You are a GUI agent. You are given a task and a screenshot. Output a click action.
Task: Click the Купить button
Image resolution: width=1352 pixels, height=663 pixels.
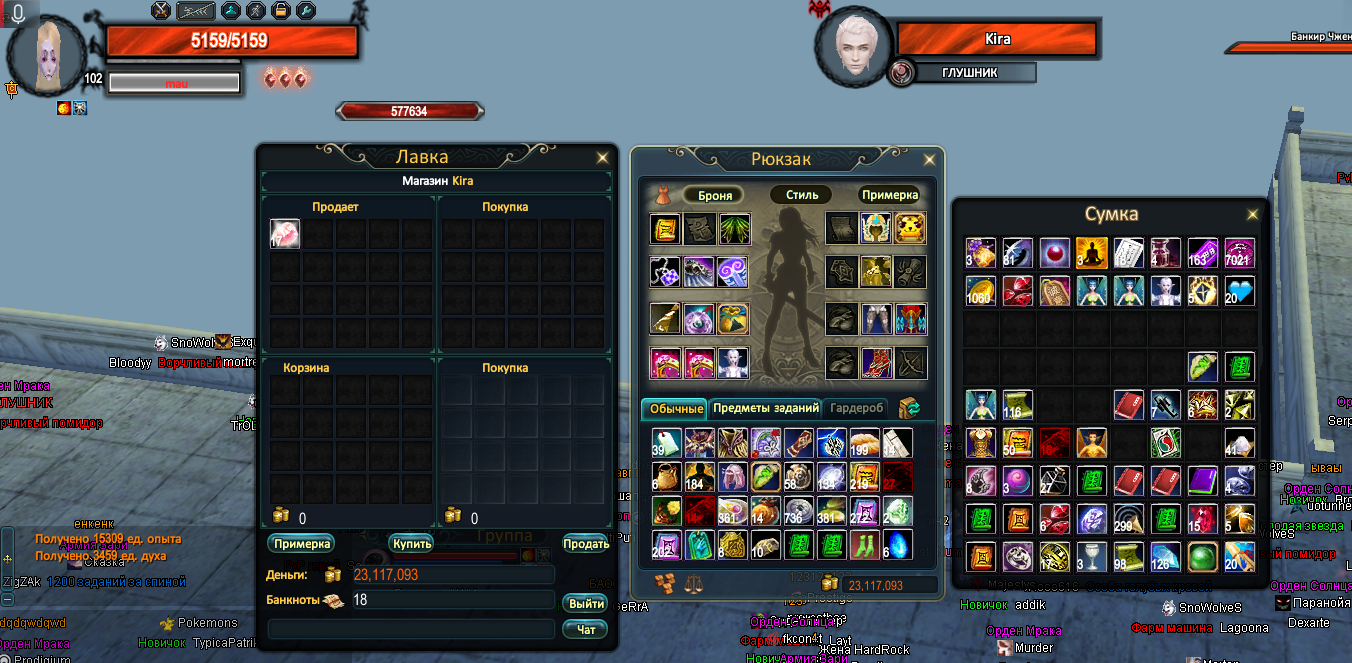click(x=411, y=543)
